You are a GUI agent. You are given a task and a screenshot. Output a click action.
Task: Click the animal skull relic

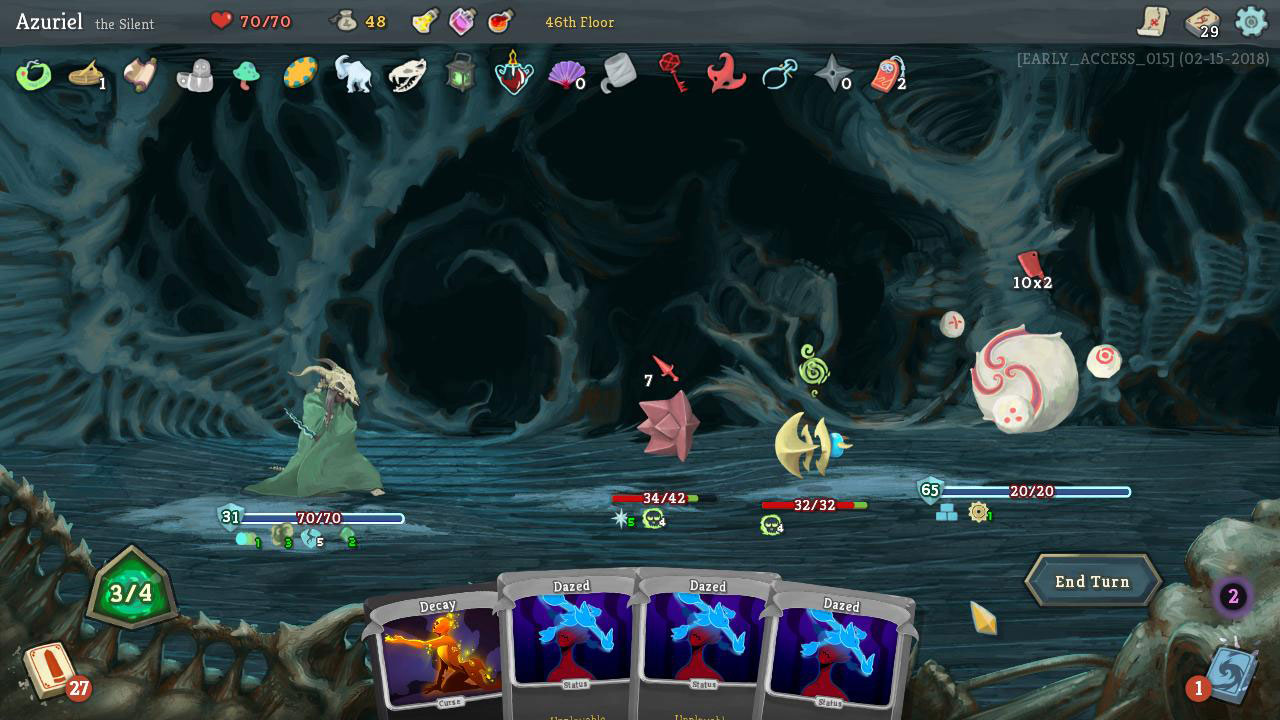407,75
